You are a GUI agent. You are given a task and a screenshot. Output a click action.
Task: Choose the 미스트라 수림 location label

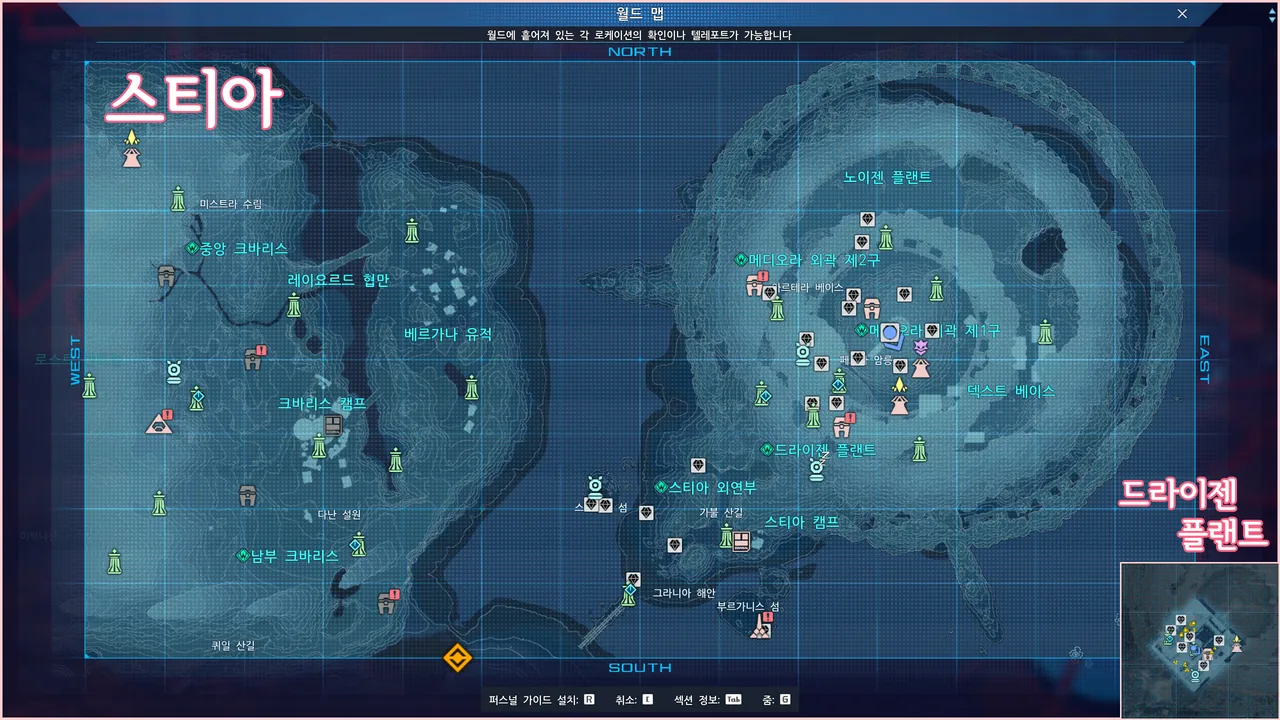[x=231, y=204]
